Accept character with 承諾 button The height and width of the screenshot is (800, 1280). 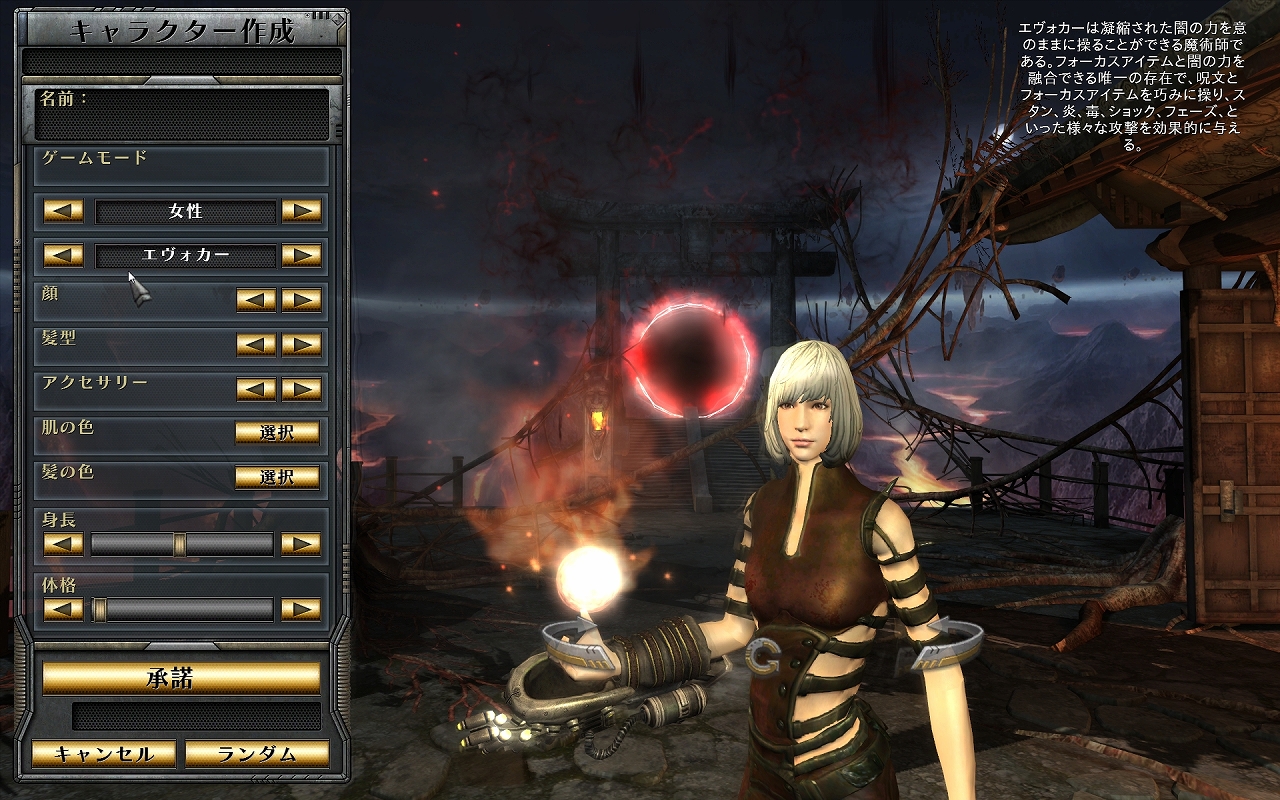(181, 678)
